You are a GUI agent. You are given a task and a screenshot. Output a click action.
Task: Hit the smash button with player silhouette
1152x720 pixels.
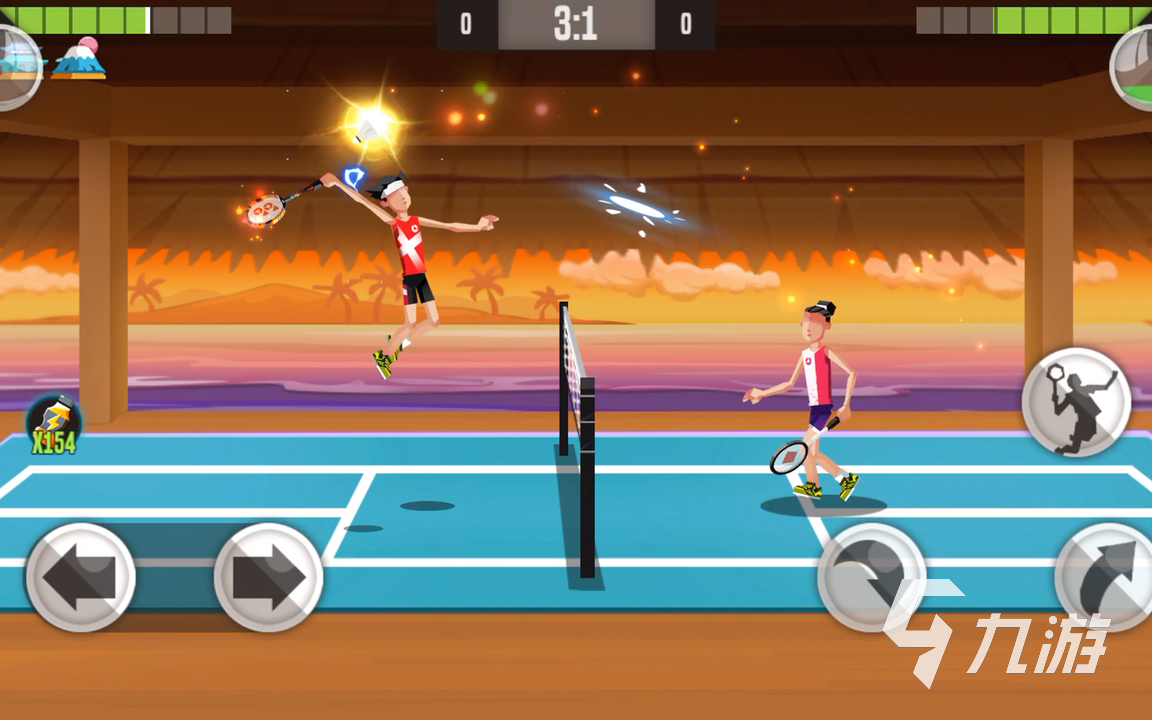point(1076,402)
